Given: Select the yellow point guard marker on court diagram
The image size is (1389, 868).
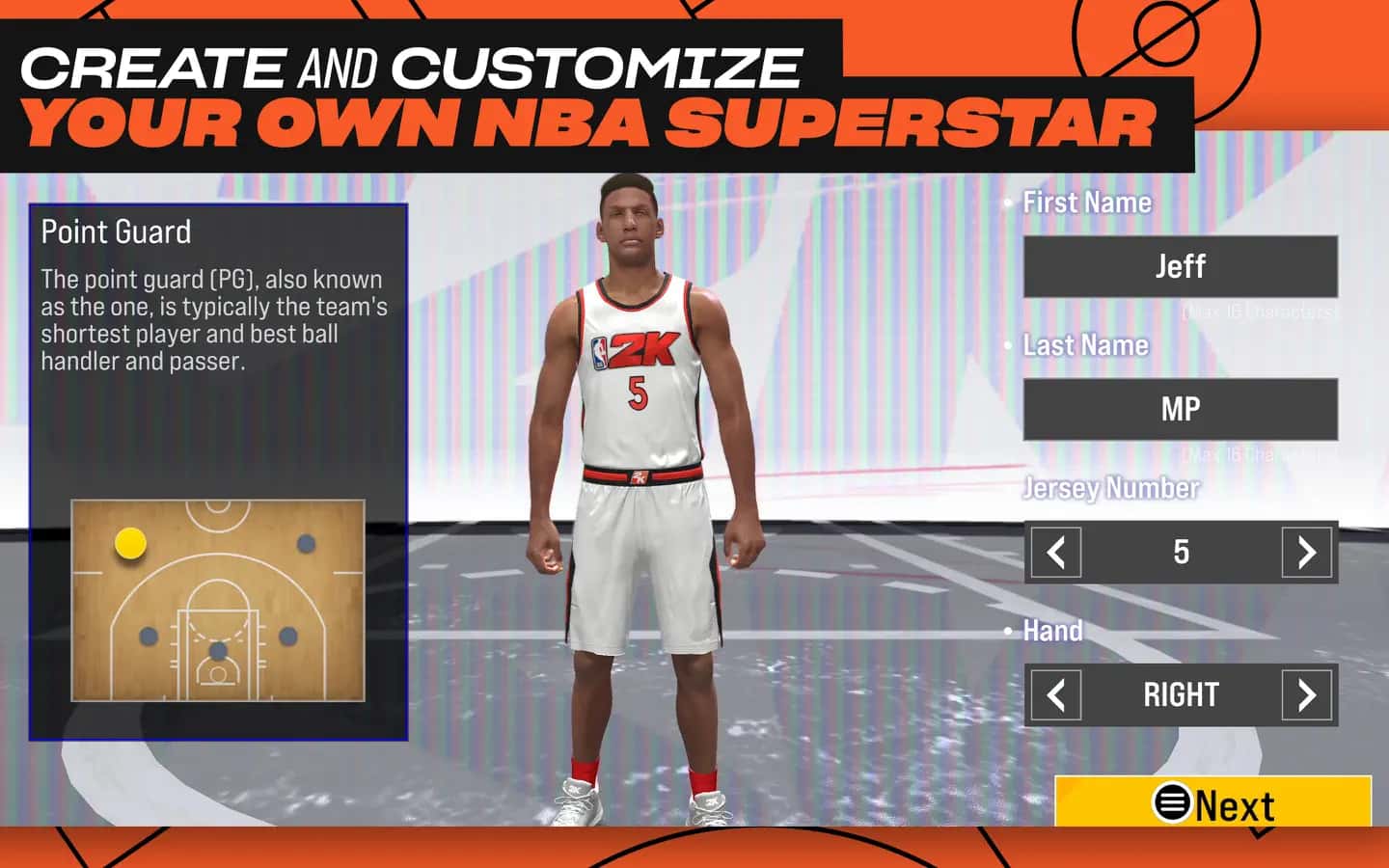Looking at the screenshot, I should (131, 544).
